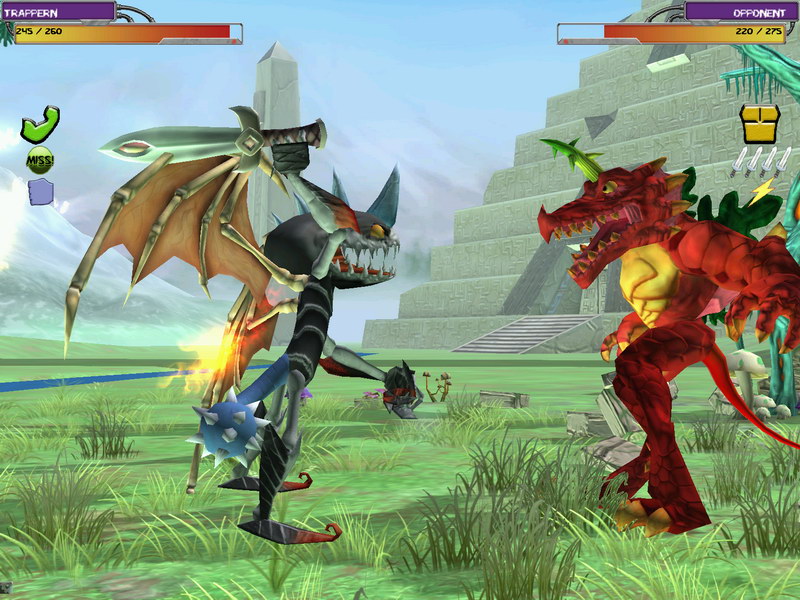The height and width of the screenshot is (600, 800).
Task: Open the yellow treasure chest icon
Action: pos(759,123)
